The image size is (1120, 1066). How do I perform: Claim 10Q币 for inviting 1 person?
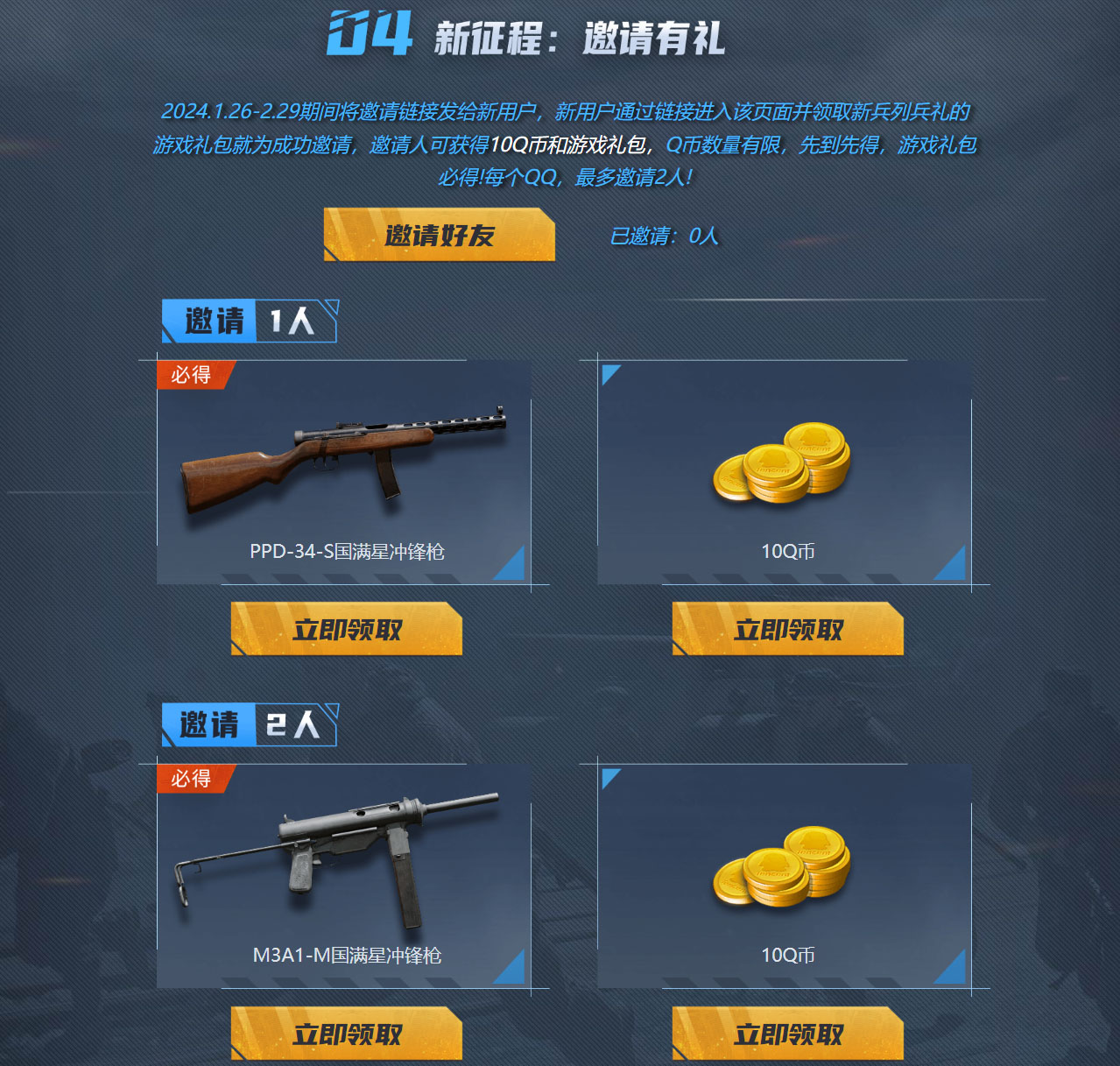pos(788,629)
